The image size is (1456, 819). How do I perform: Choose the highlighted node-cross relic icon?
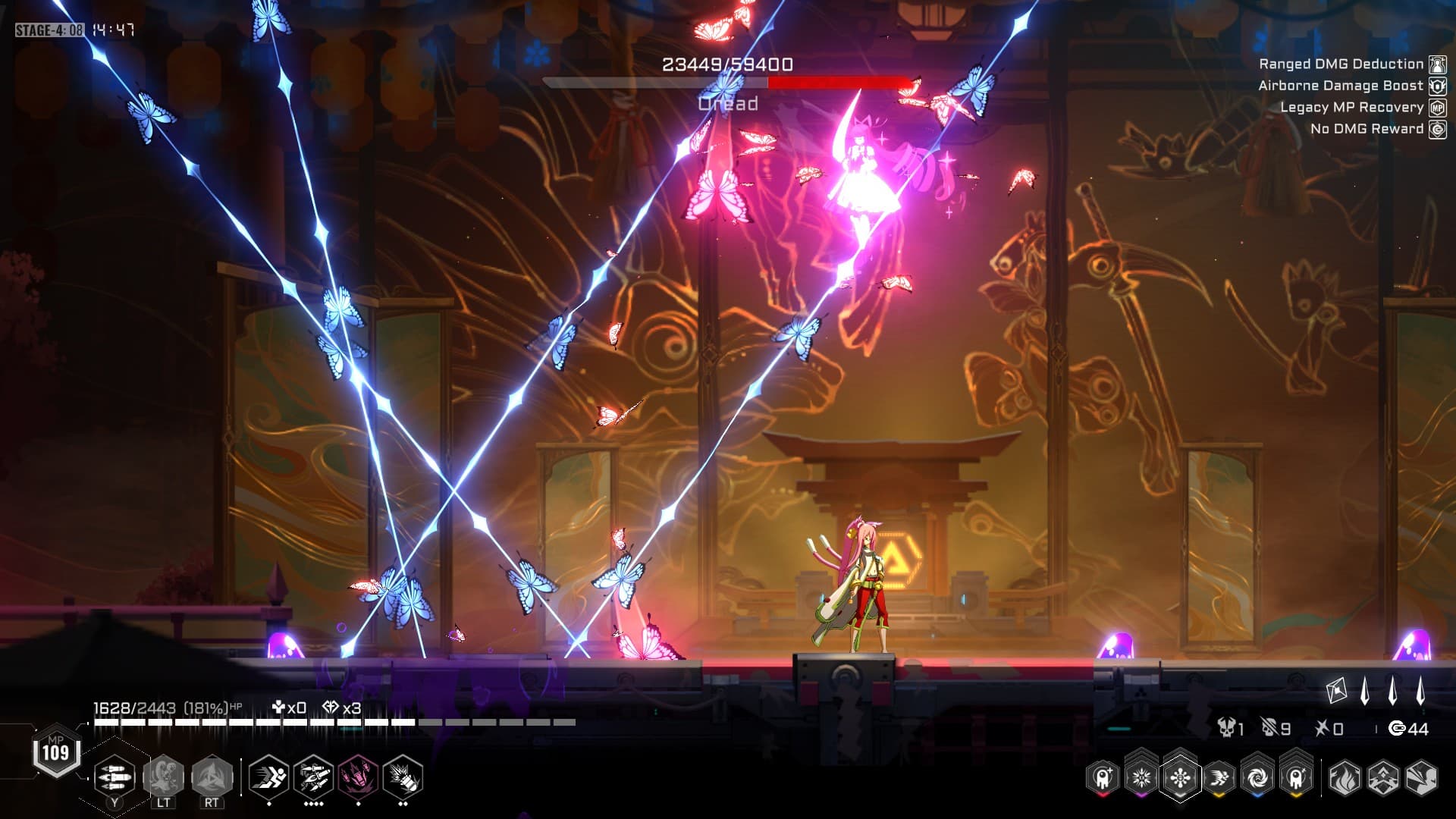1180,777
